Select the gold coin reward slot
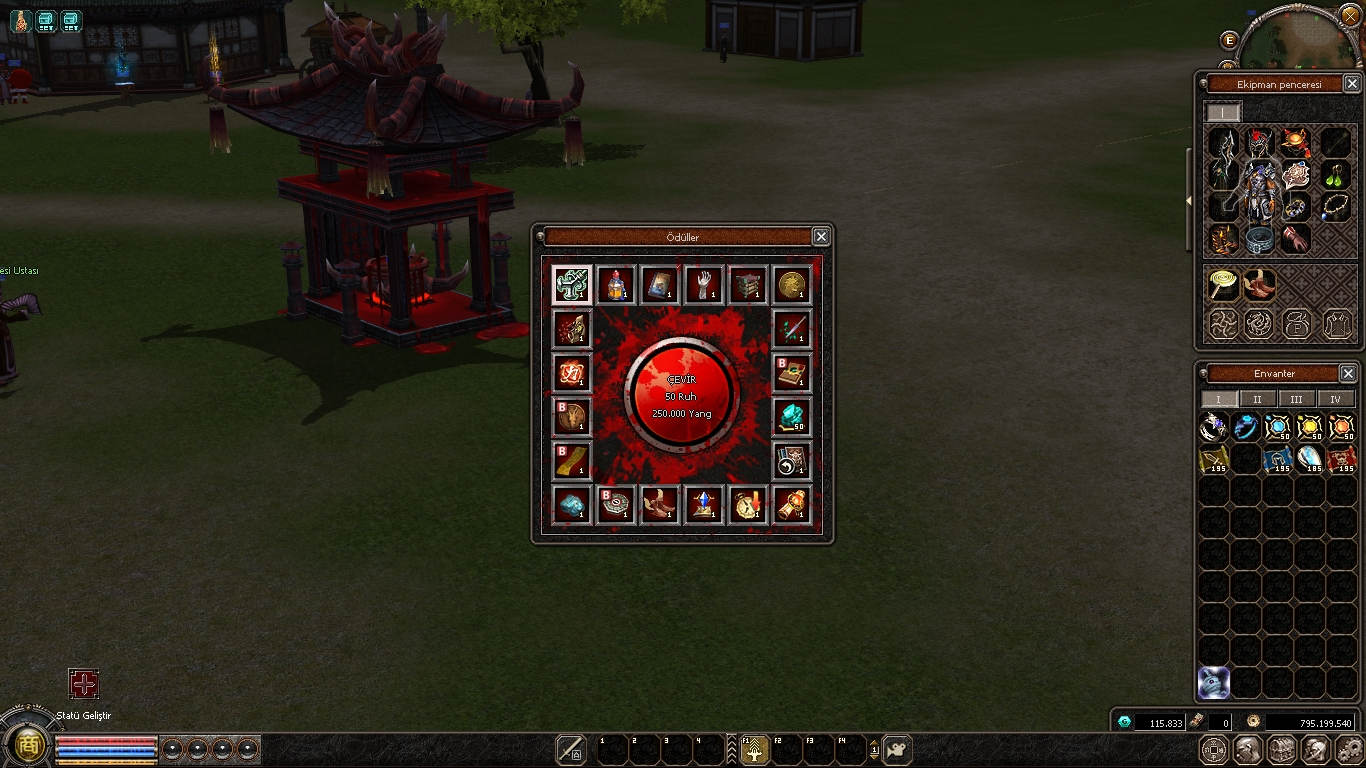 [x=792, y=284]
